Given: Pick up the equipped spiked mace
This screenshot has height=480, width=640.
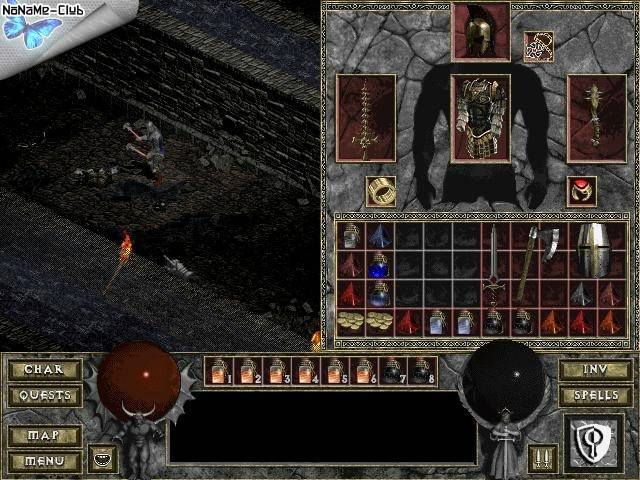Looking at the screenshot, I should [x=596, y=118].
